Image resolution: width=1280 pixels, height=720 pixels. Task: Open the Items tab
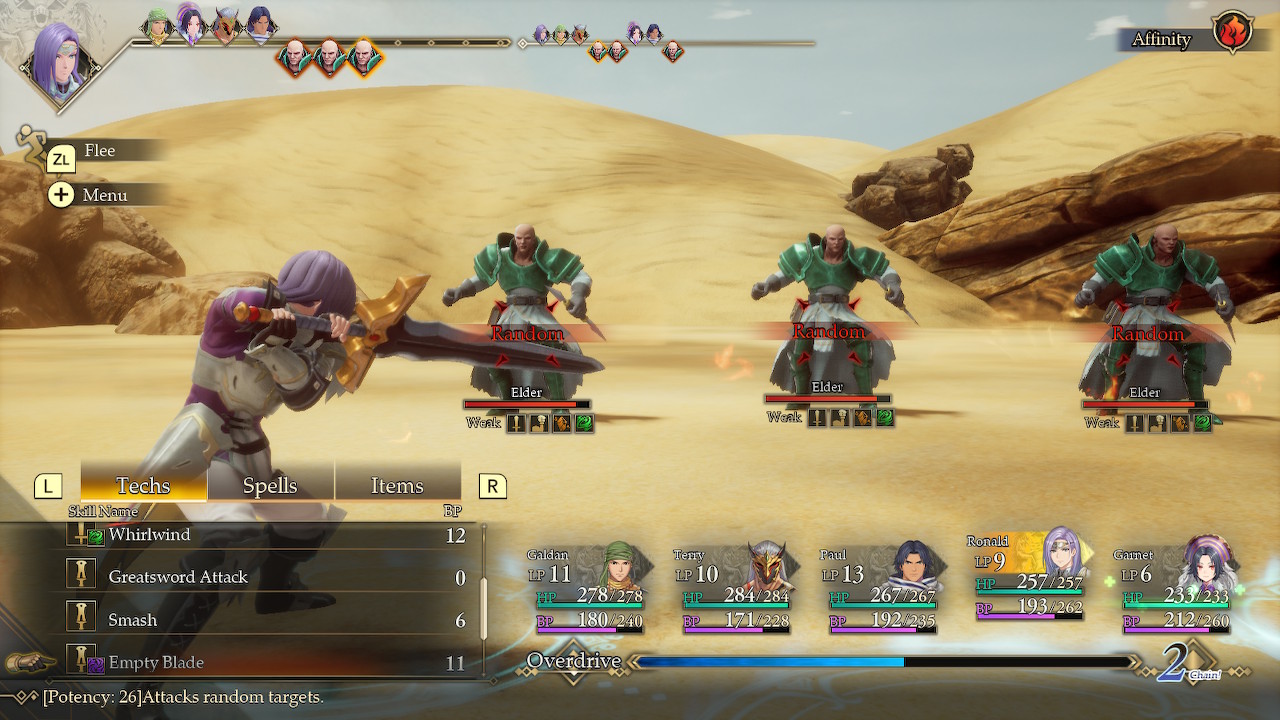[397, 486]
